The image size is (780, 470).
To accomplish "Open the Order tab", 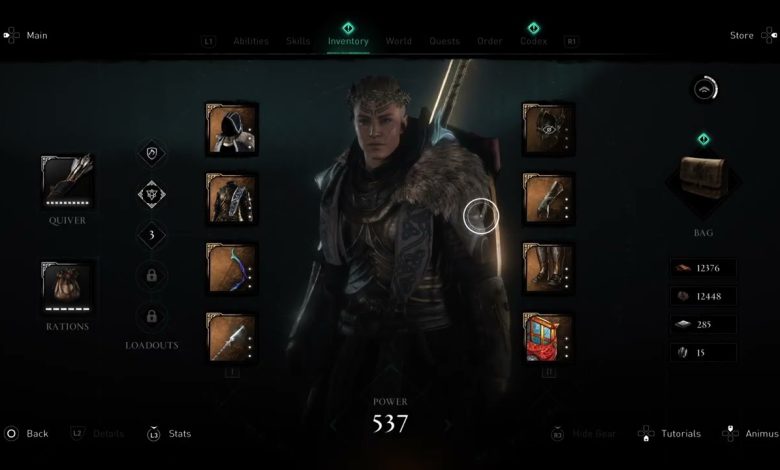I will coord(489,41).
